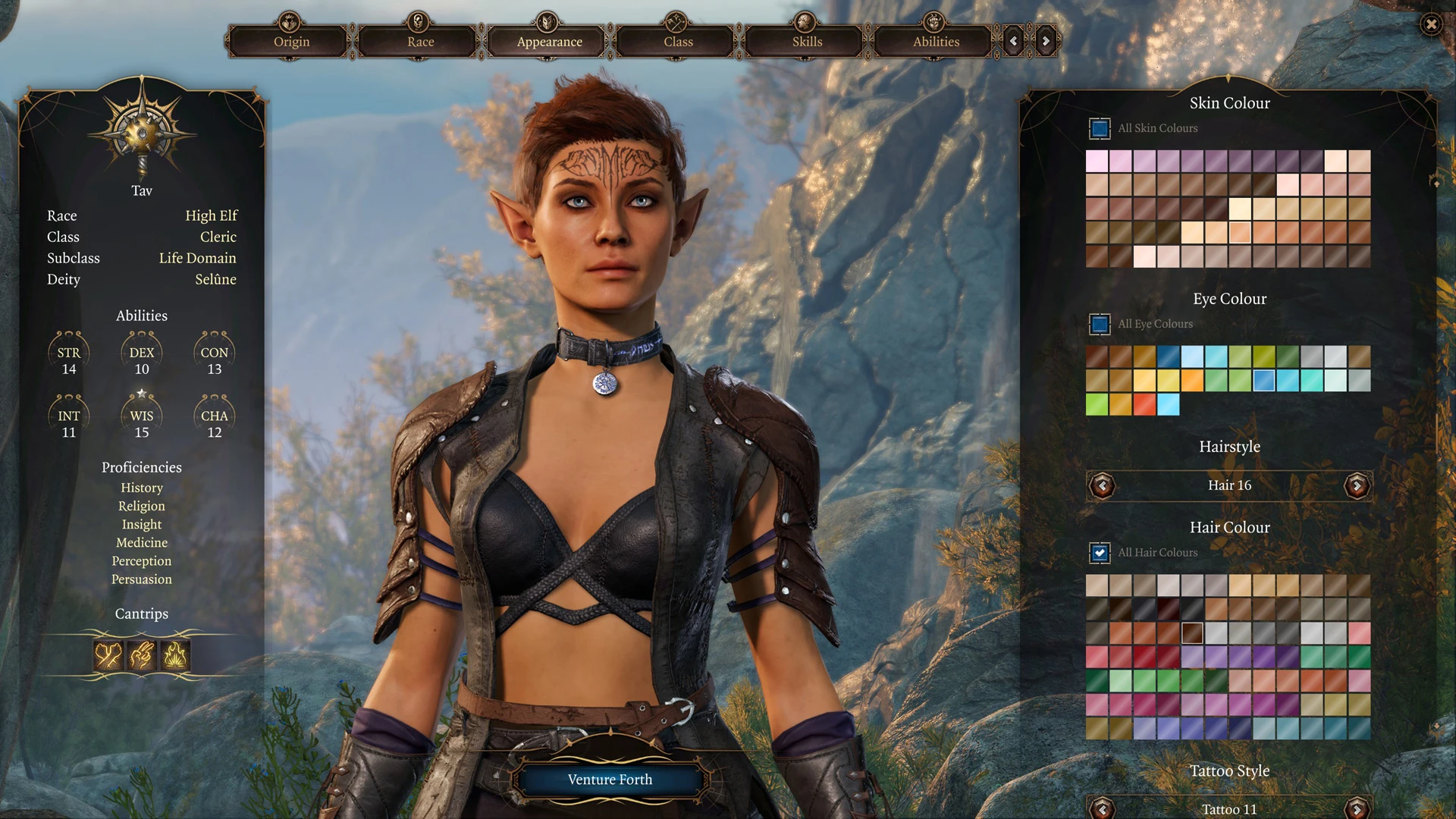Advance to the next hairstyle after Hair 16

tap(1357, 485)
